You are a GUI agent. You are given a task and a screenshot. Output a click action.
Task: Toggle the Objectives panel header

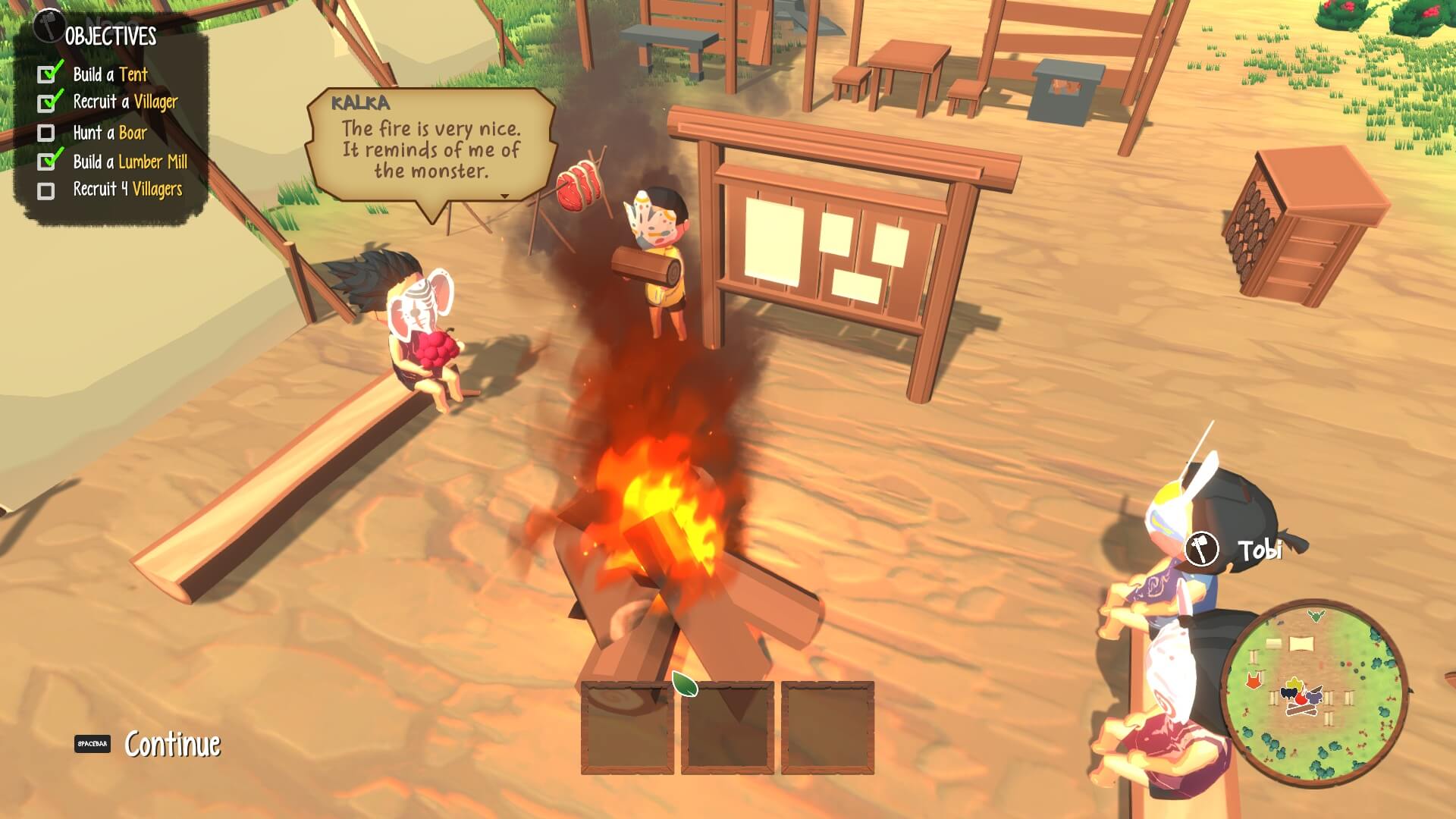click(110, 36)
